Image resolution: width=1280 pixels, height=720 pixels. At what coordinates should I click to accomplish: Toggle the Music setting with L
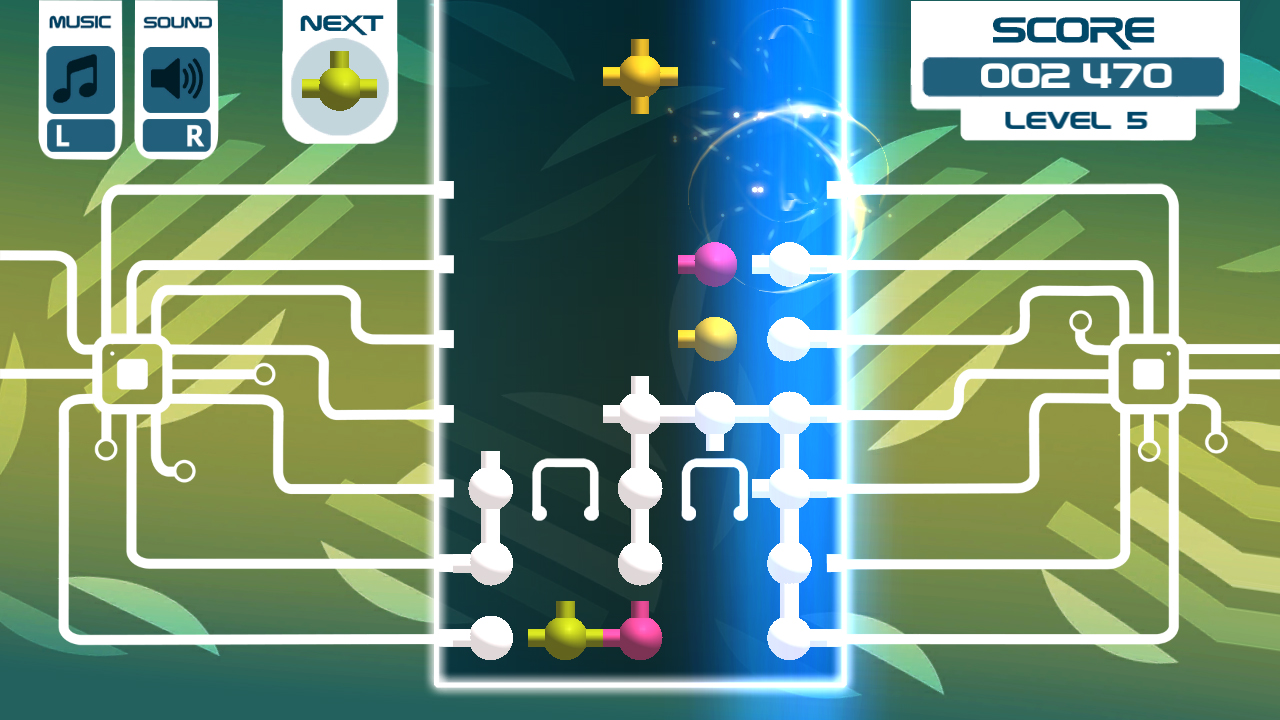point(79,133)
